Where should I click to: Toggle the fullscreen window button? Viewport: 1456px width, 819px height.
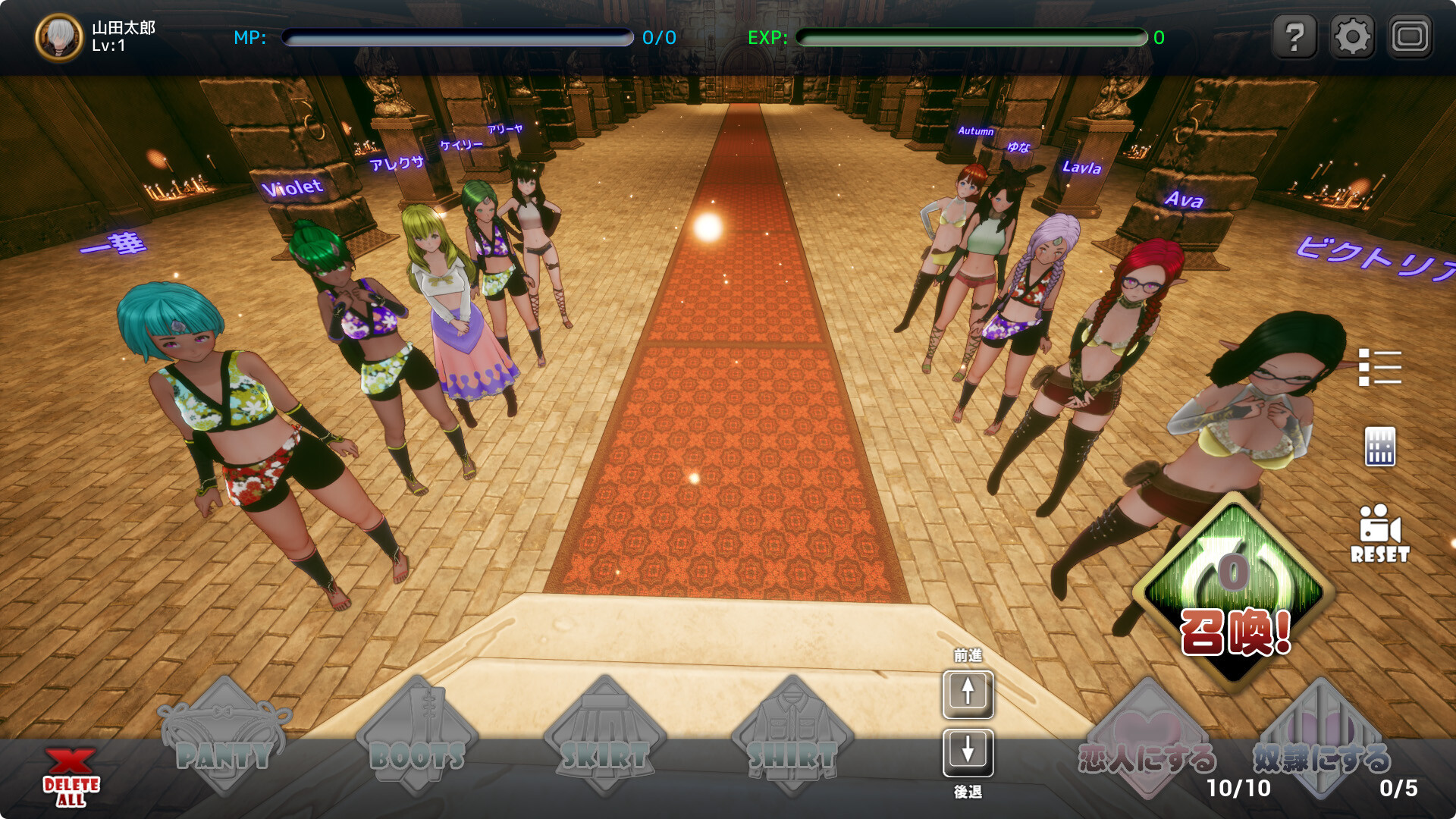point(1410,36)
